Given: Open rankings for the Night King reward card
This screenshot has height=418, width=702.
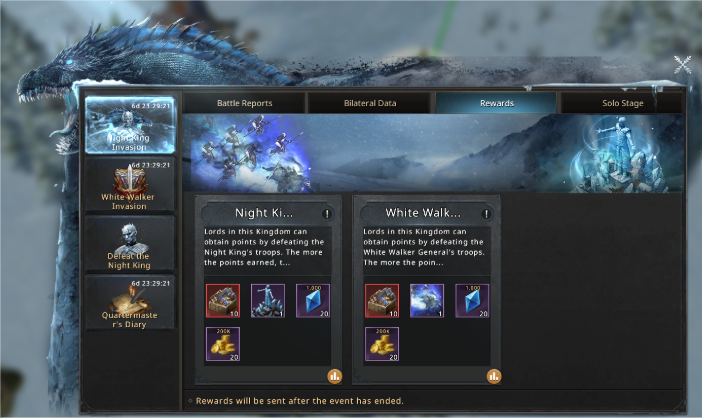Looking at the screenshot, I should pyautogui.click(x=334, y=376).
